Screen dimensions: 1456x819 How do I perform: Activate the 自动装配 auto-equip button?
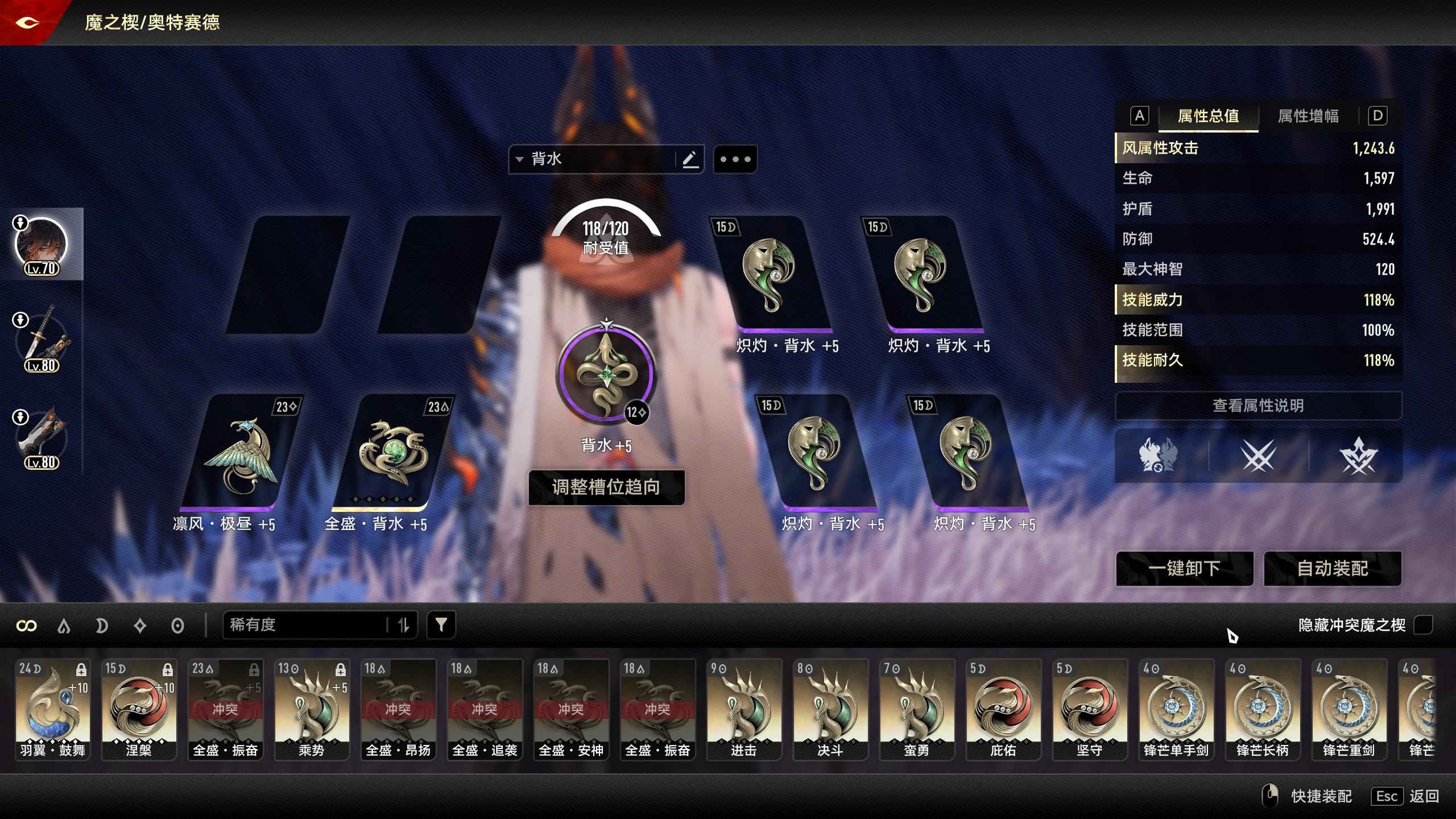click(x=1332, y=568)
